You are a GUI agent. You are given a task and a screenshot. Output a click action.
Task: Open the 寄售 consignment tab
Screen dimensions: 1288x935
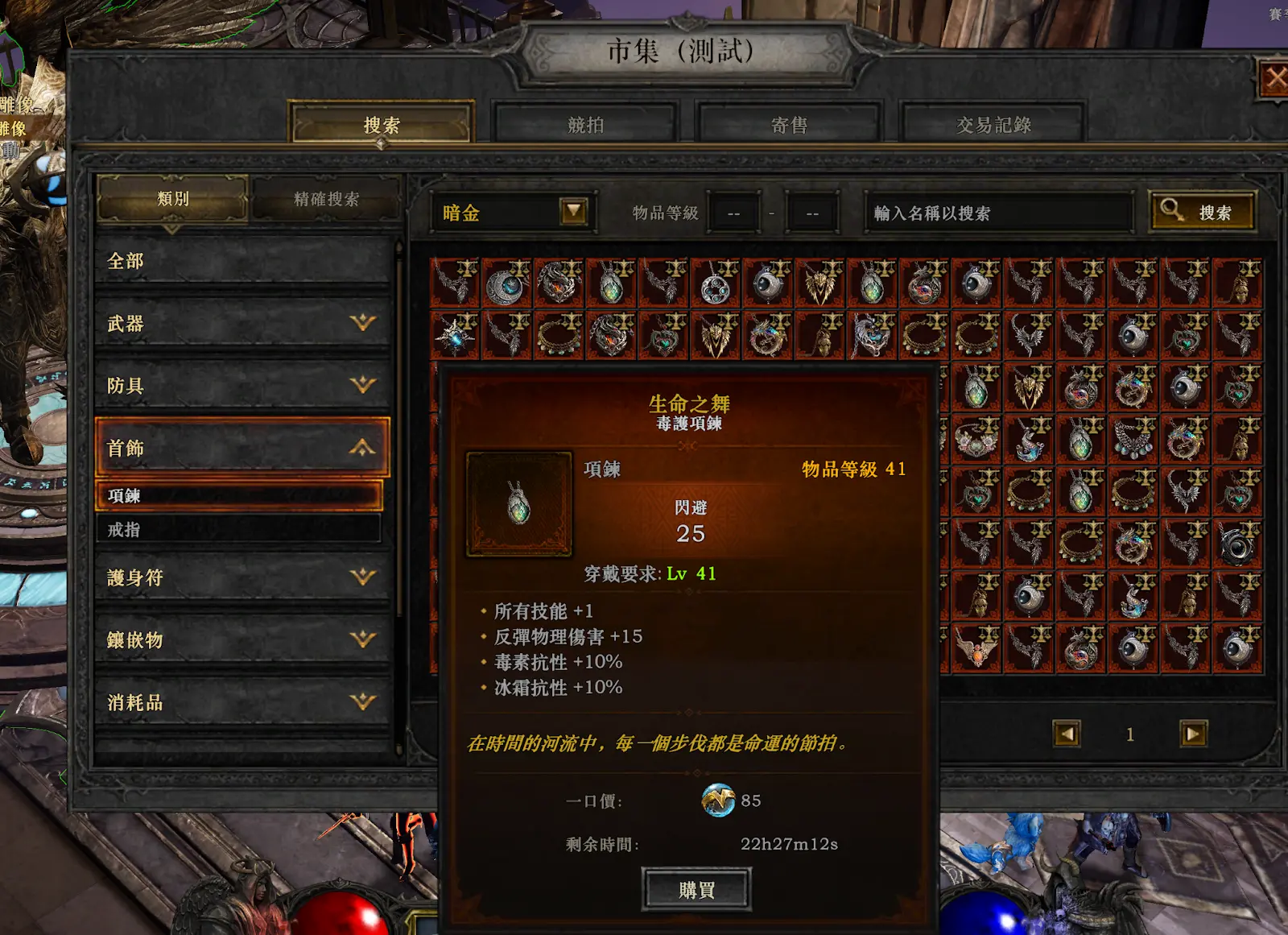(789, 125)
